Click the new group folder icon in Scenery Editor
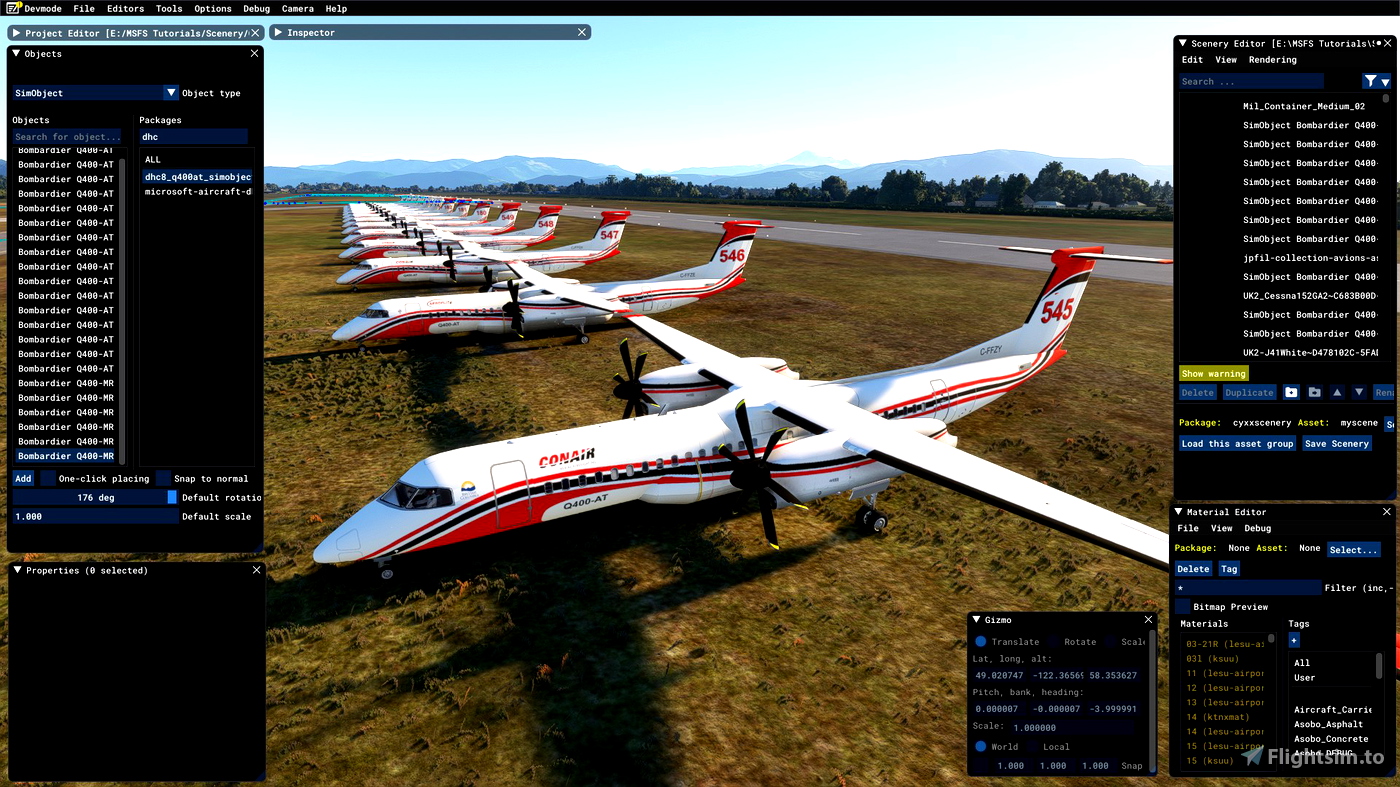Screen dimensions: 1400x787 tap(1291, 392)
